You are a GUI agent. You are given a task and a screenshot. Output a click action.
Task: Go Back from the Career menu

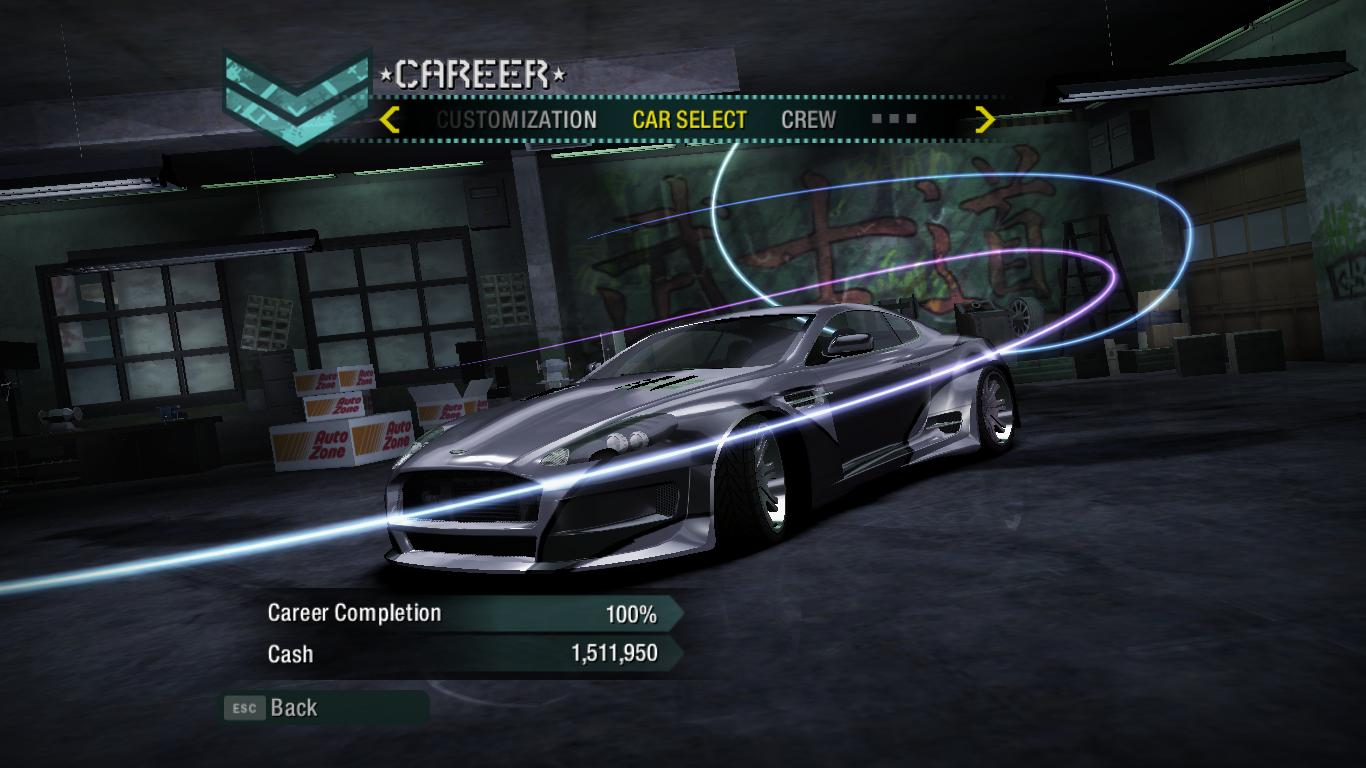[293, 708]
